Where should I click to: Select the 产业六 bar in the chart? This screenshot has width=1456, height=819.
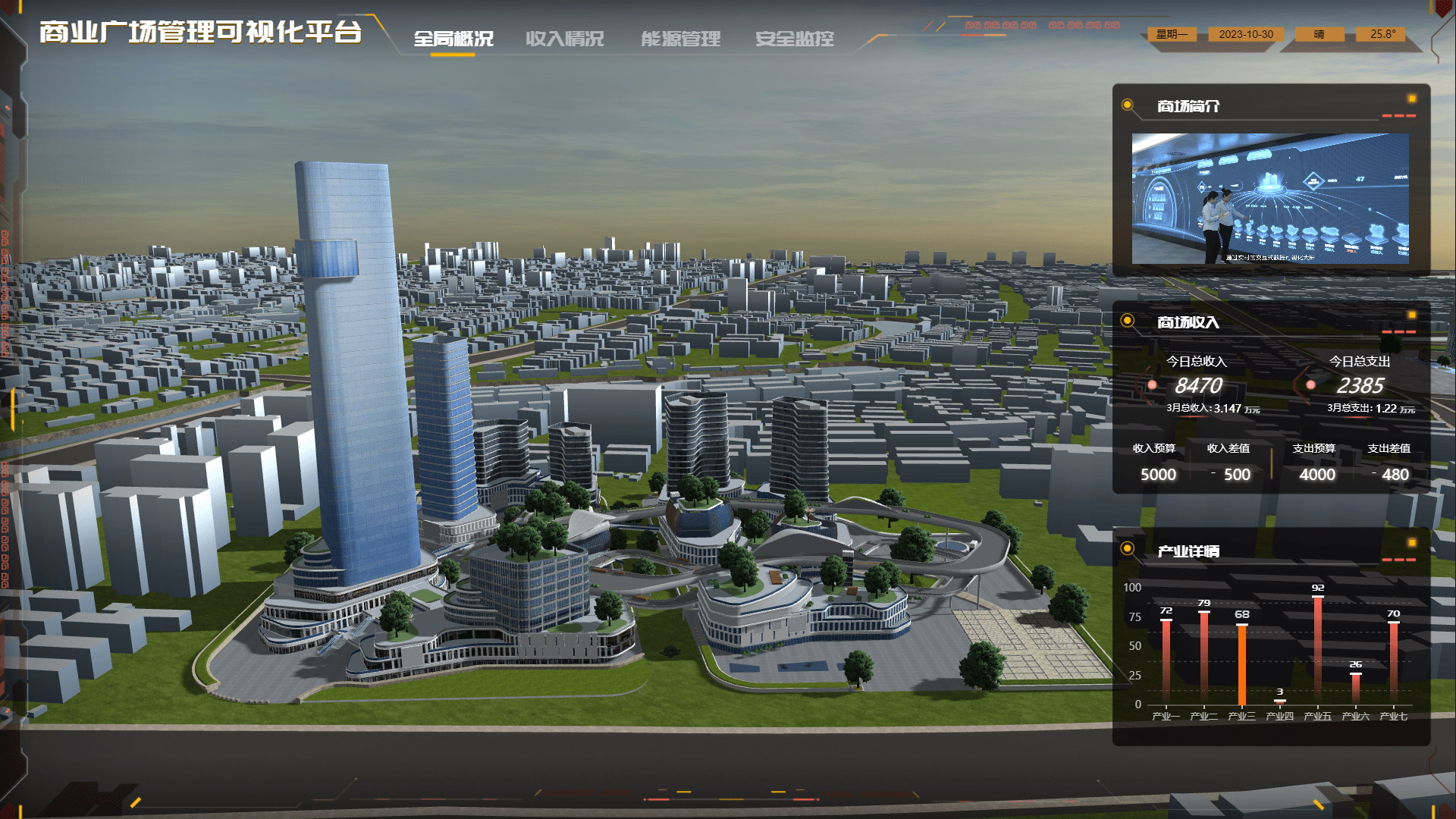(x=1356, y=689)
